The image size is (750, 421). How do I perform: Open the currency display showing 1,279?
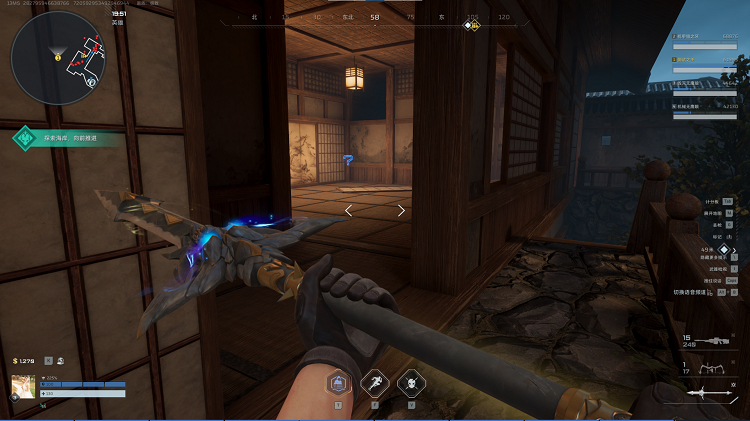[x=25, y=360]
